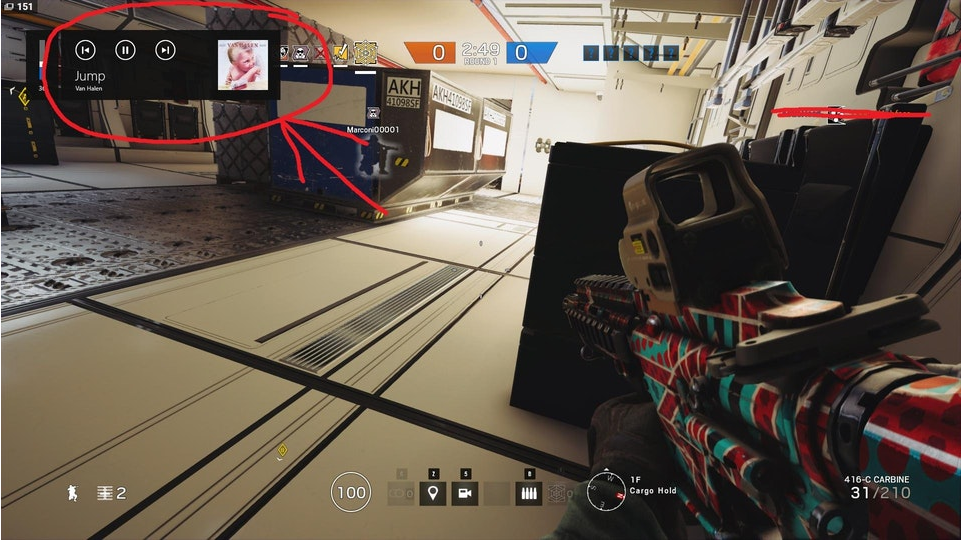Skip to the next track
The height and width of the screenshot is (541, 962).
point(166,50)
